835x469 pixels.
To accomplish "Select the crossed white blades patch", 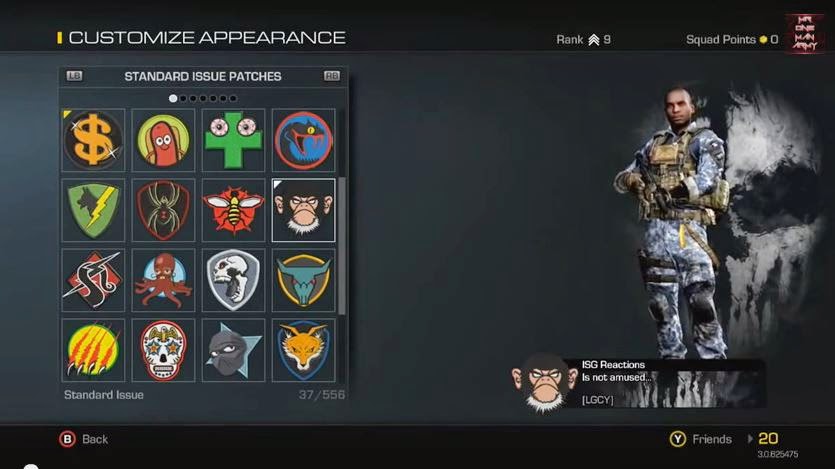I will pyautogui.click(x=93, y=280).
